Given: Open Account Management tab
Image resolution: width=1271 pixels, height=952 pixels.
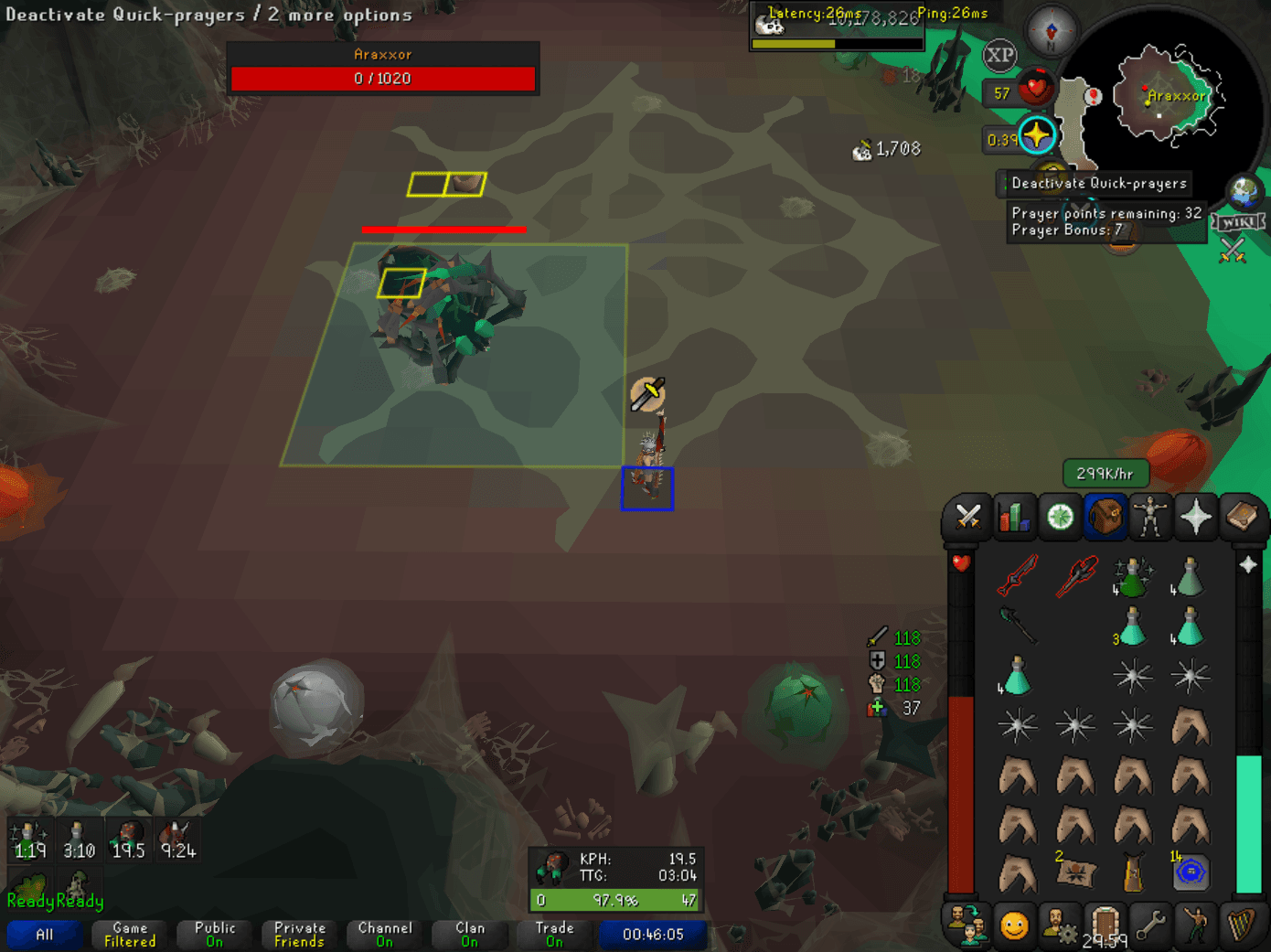Looking at the screenshot, I should click(x=1059, y=925).
